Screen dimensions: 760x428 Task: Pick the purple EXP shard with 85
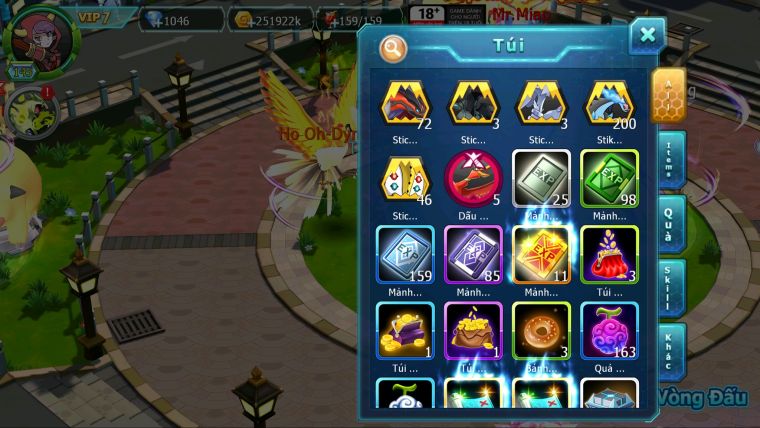473,253
